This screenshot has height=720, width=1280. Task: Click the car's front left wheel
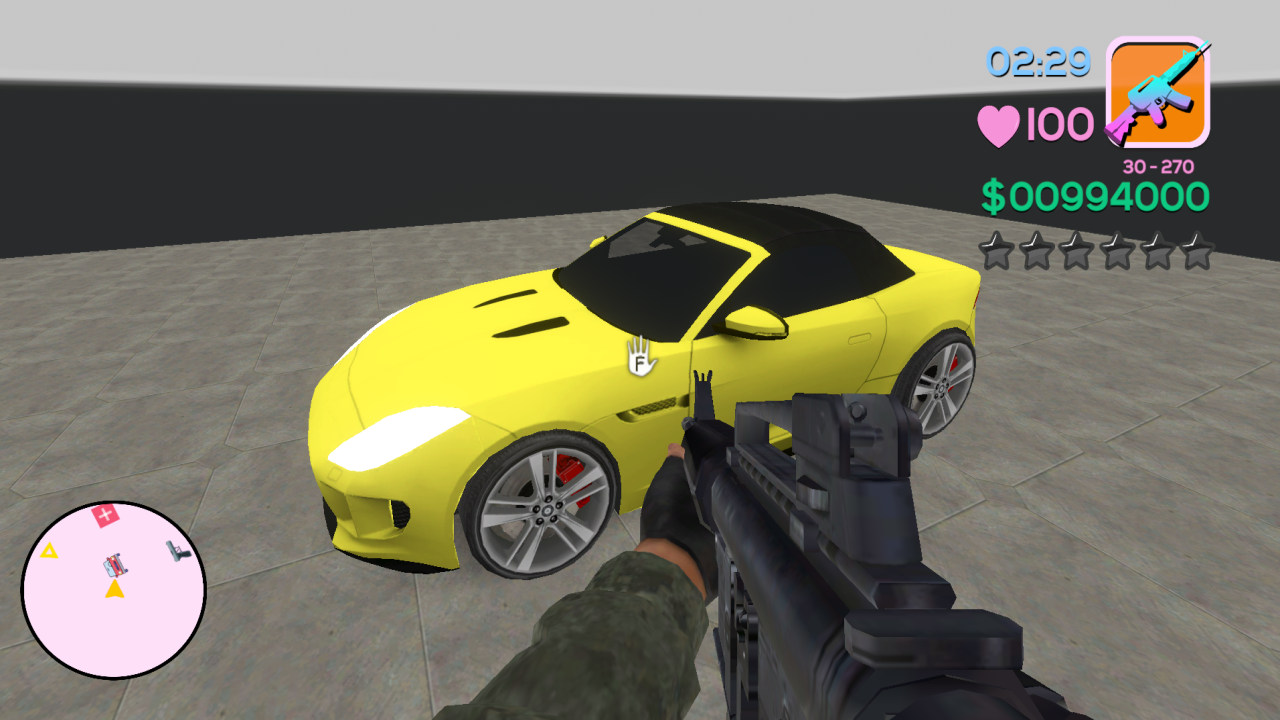540,510
